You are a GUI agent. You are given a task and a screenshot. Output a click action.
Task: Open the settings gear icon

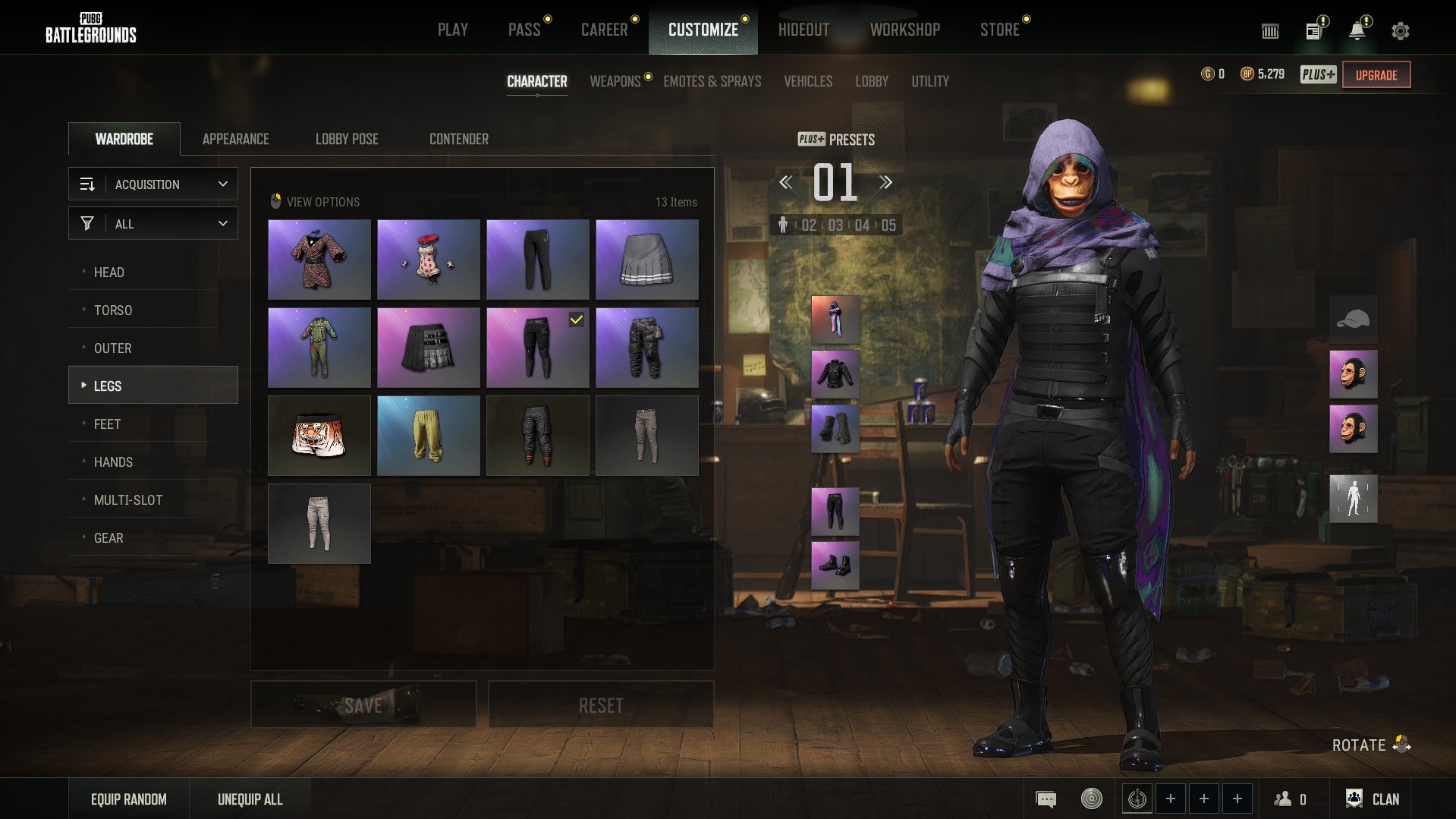(1400, 31)
